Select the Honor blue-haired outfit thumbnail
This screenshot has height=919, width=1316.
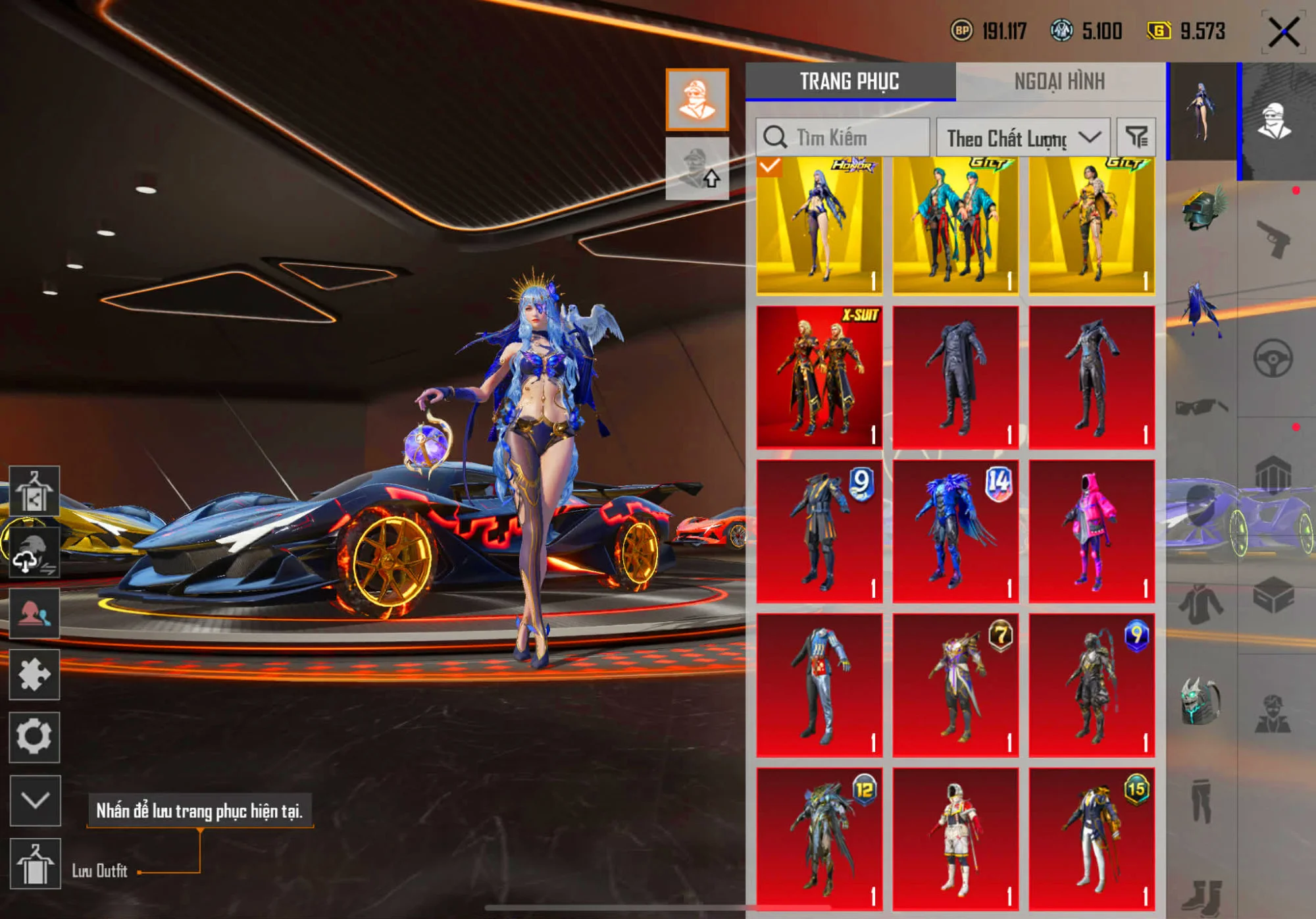[x=819, y=225]
